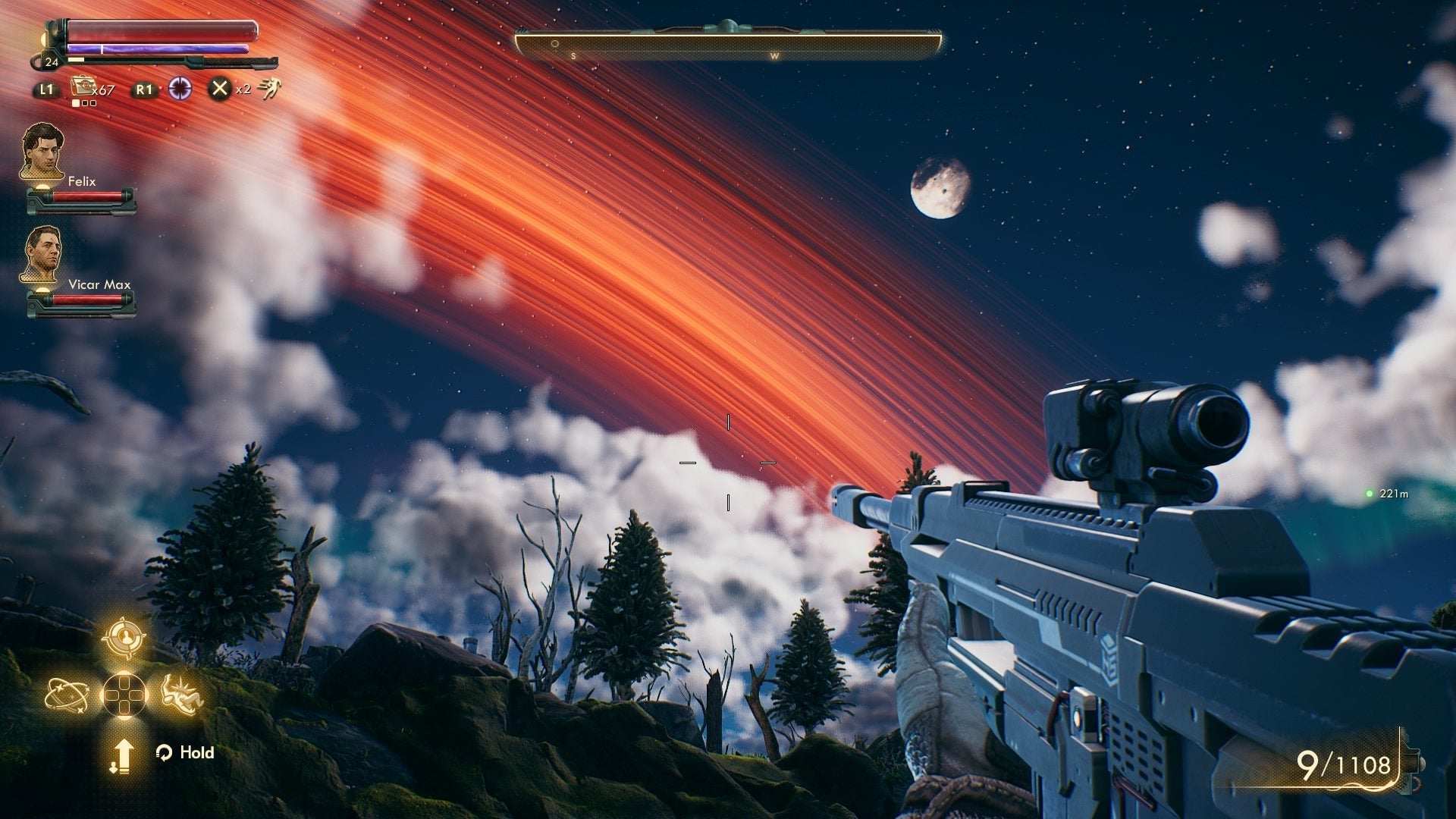Activate the Tactical Time Dilation crosshair icon
Image resolution: width=1456 pixels, height=819 pixels.
coord(180,89)
